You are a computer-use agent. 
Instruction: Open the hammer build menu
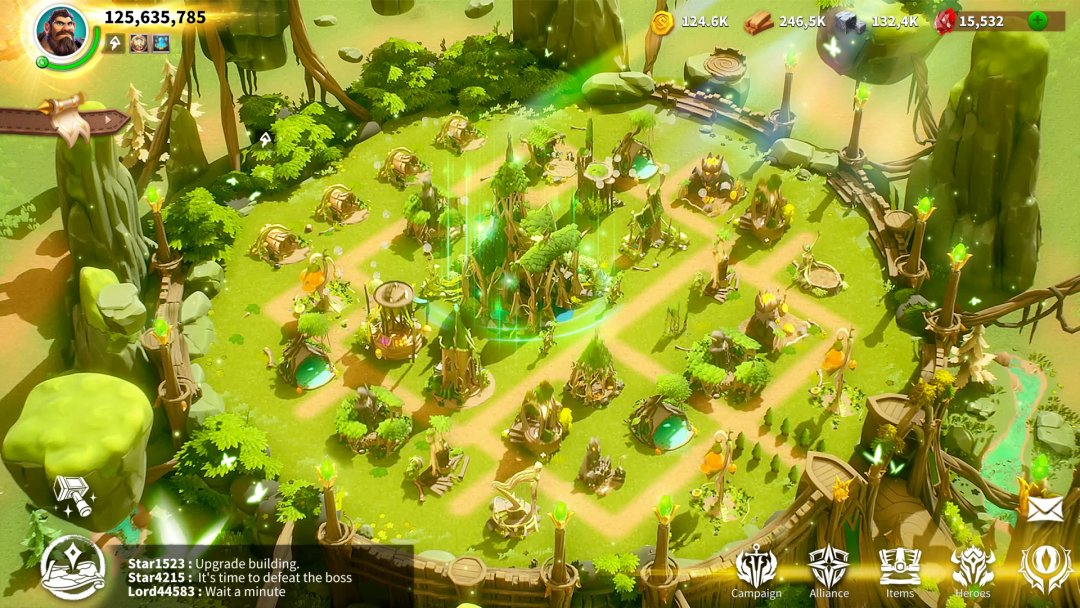coord(73,494)
